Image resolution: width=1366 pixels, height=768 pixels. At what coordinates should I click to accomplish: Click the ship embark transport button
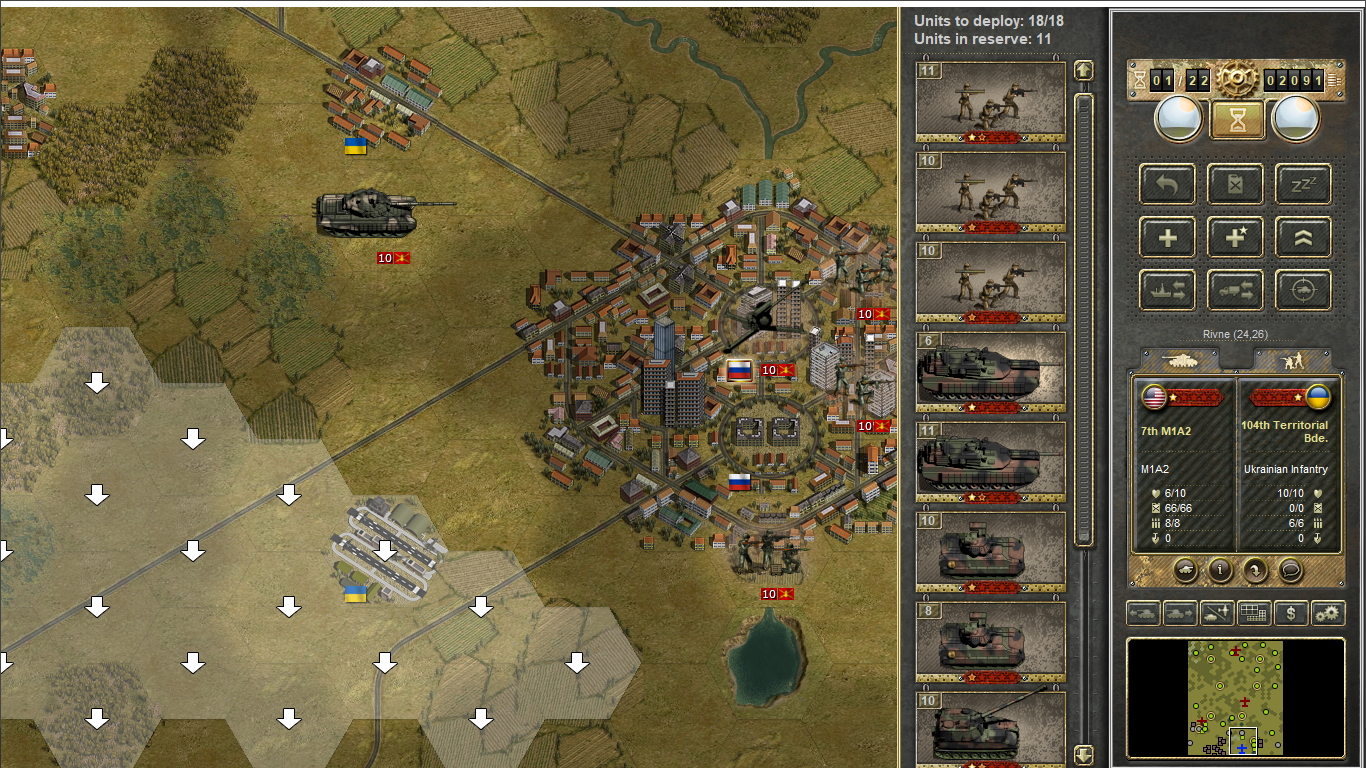pyautogui.click(x=1167, y=291)
